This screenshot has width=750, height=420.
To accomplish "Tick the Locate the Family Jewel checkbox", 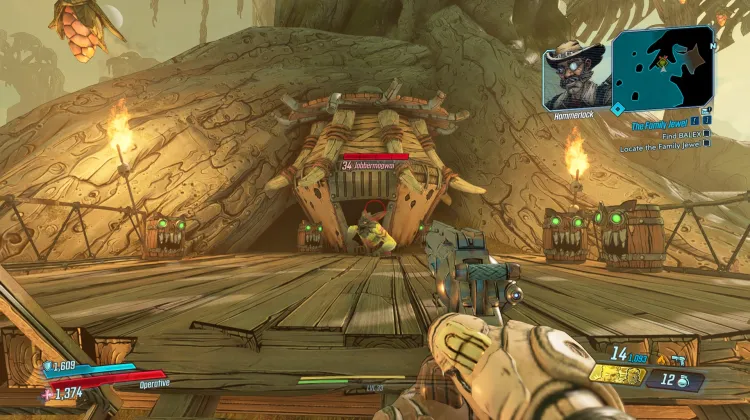I will (x=706, y=143).
